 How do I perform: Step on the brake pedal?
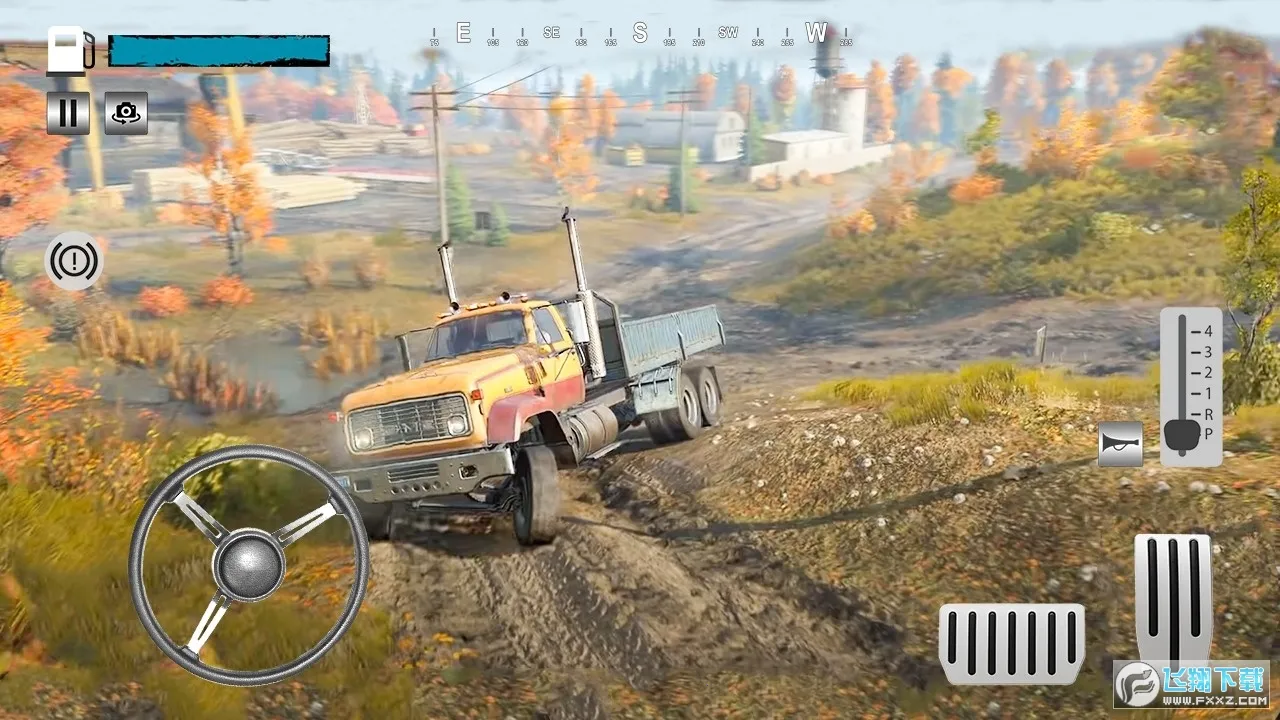(x=1011, y=643)
